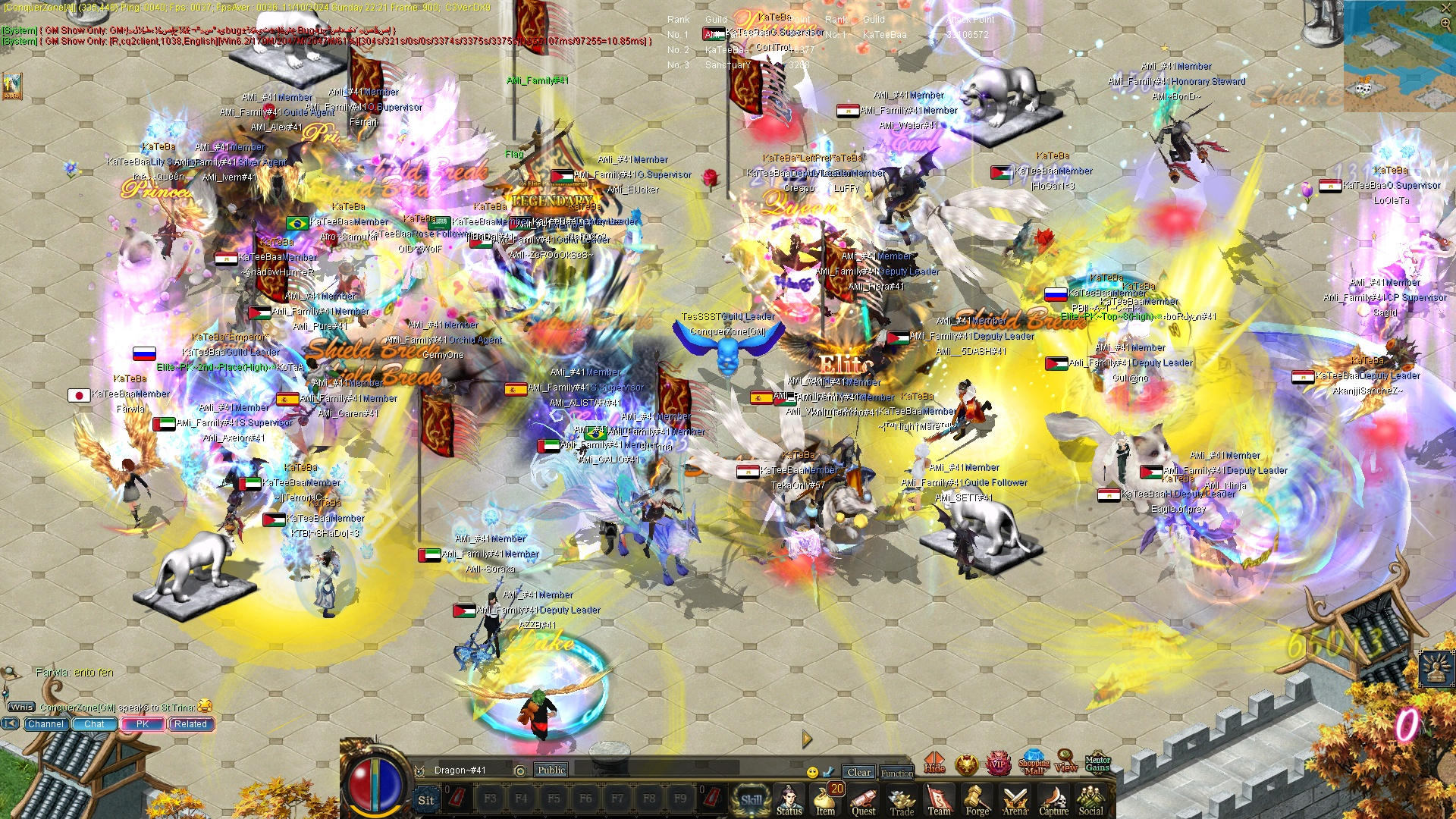Click the Mentor Gains badge

pos(1099,764)
